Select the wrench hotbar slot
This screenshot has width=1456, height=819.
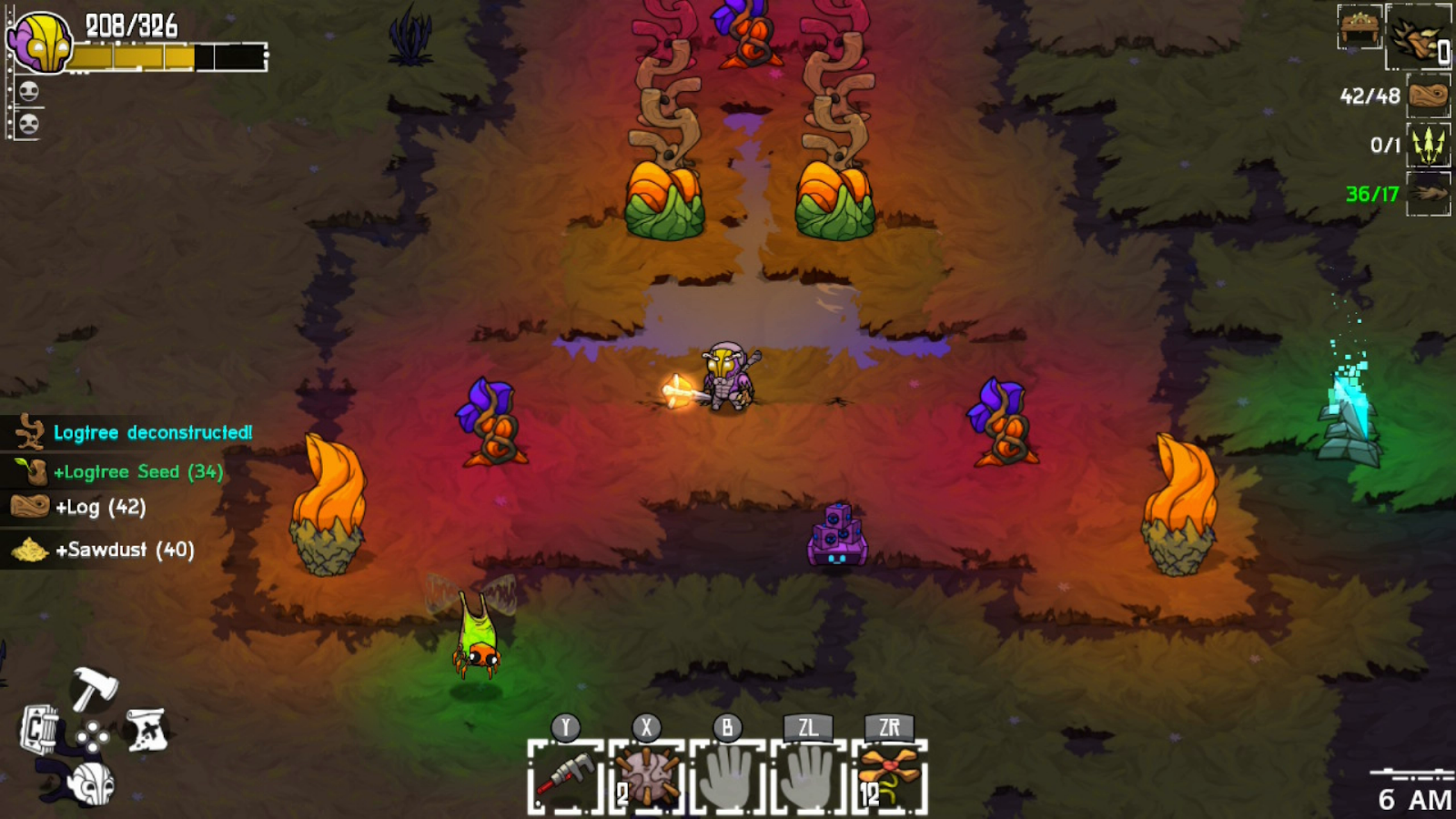tap(565, 778)
